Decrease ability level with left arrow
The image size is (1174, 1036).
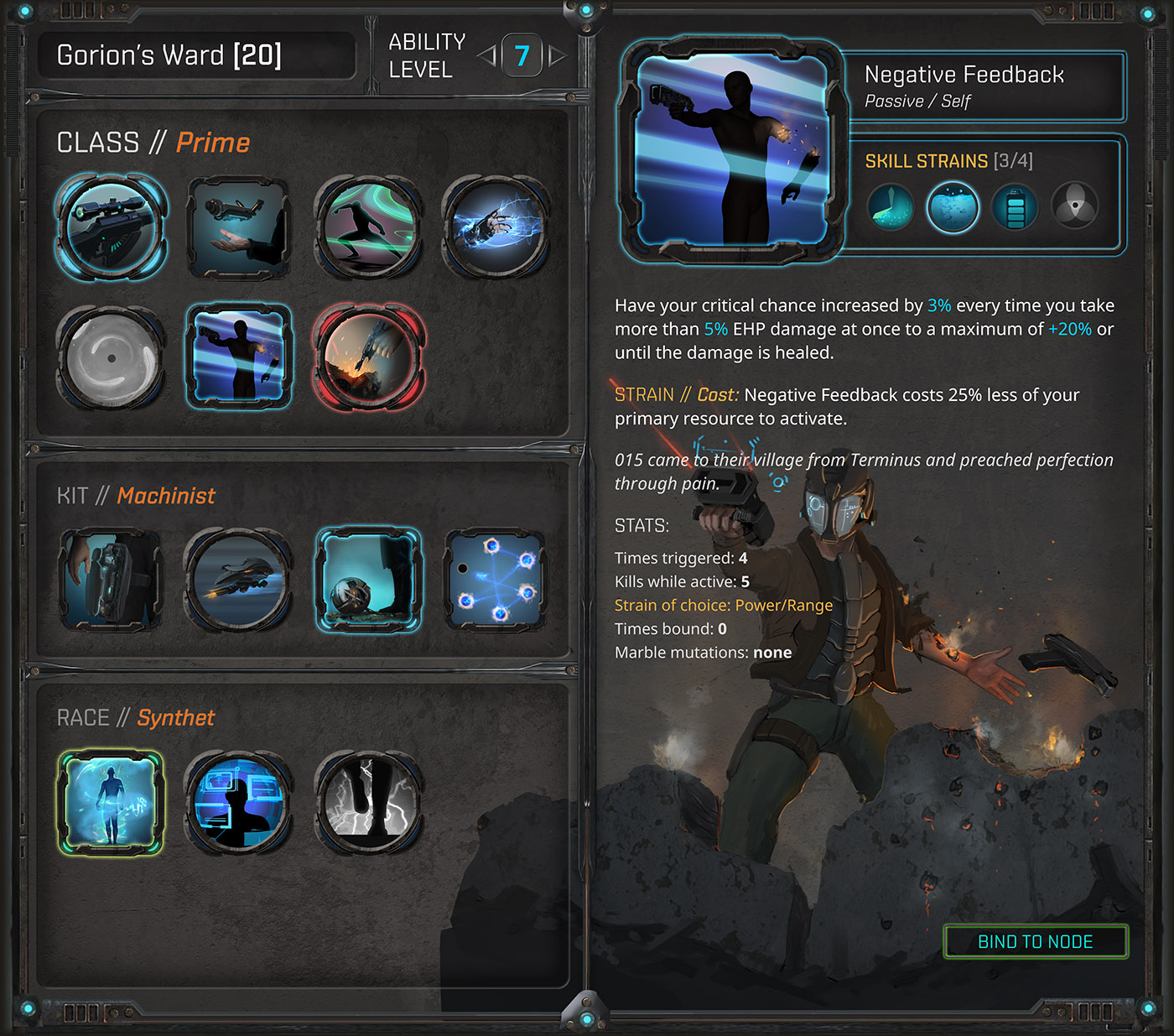tap(487, 56)
